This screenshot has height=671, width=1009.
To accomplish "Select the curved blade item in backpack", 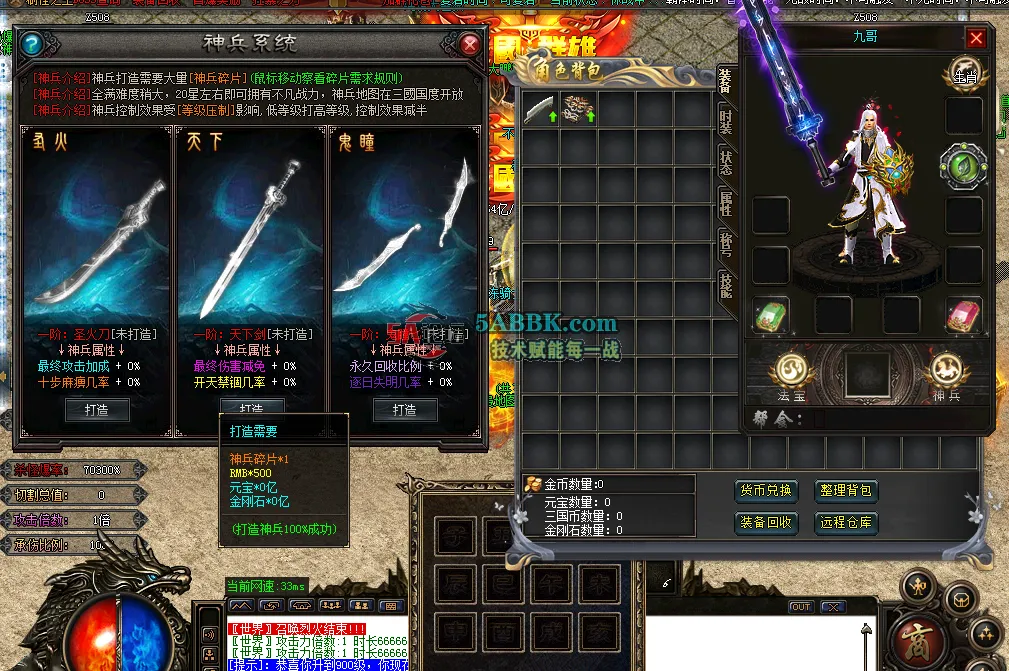I will [x=540, y=109].
